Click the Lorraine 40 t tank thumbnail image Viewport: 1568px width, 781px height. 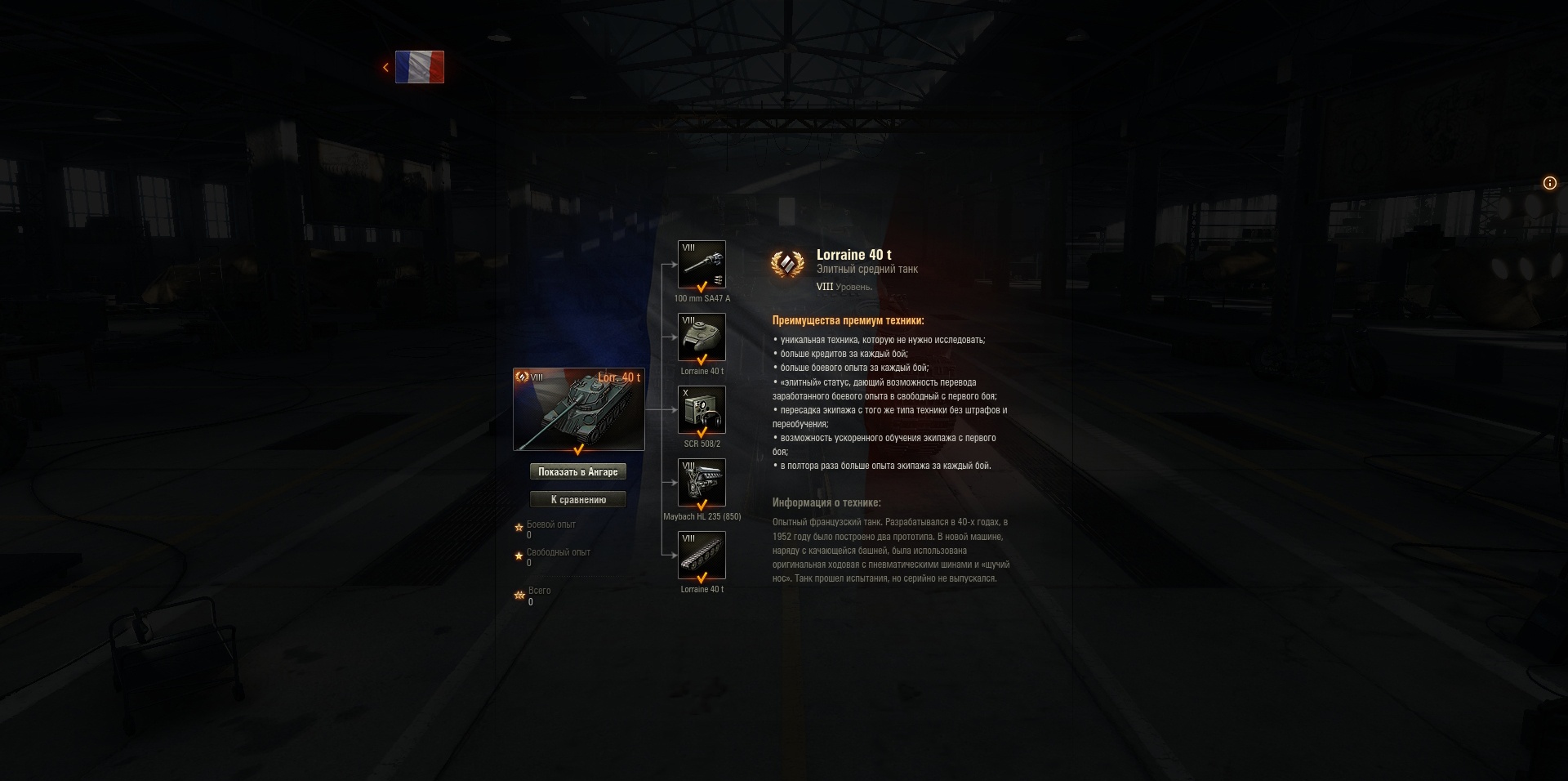pos(578,408)
